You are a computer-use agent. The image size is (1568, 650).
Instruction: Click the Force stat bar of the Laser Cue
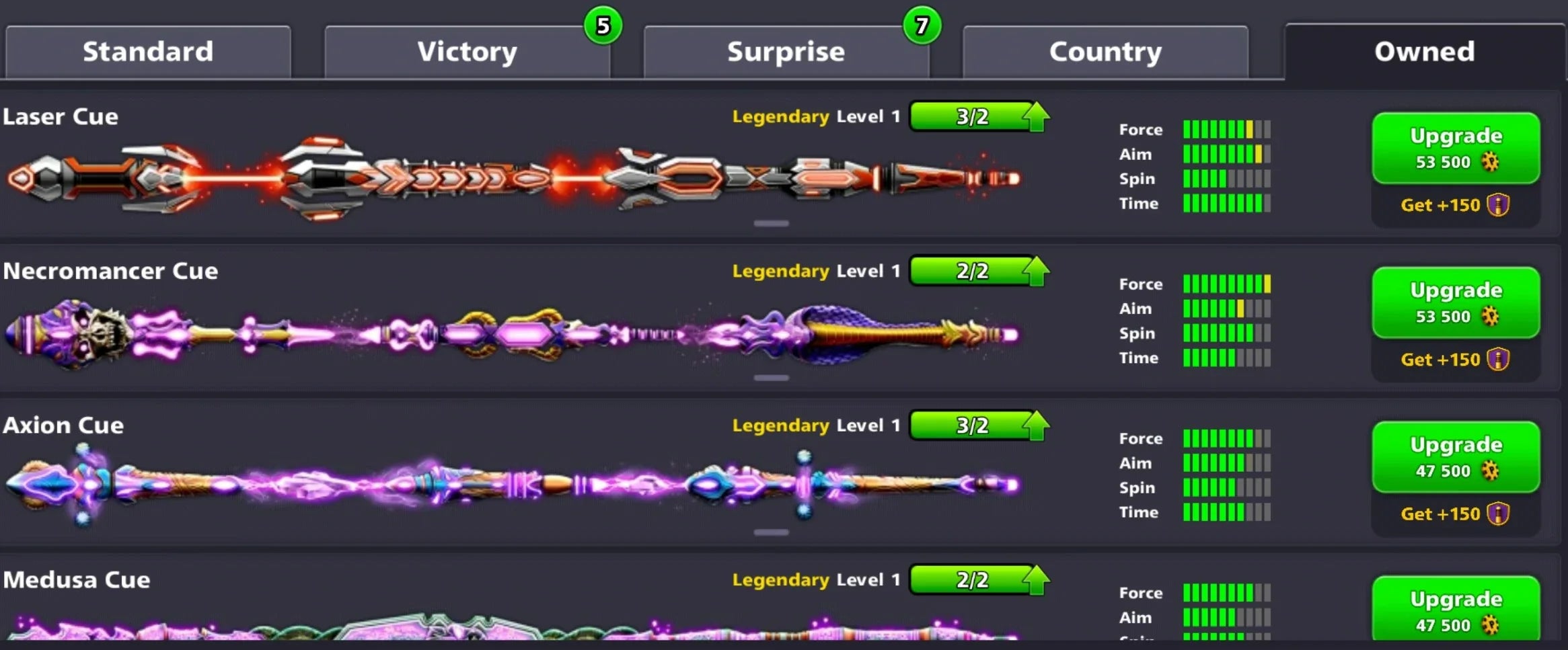pos(1224,129)
